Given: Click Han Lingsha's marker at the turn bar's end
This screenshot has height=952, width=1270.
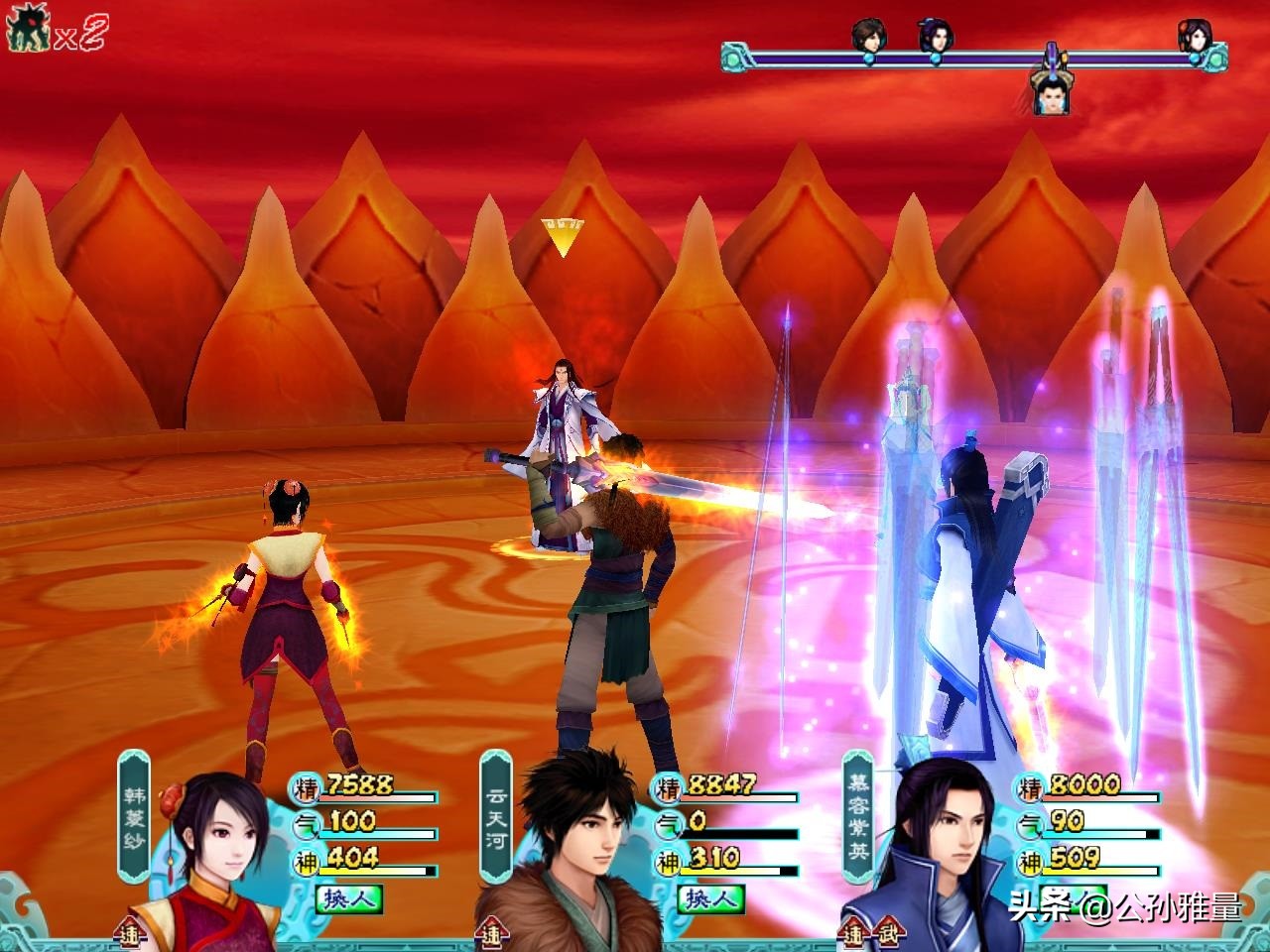Looking at the screenshot, I should click(1194, 38).
